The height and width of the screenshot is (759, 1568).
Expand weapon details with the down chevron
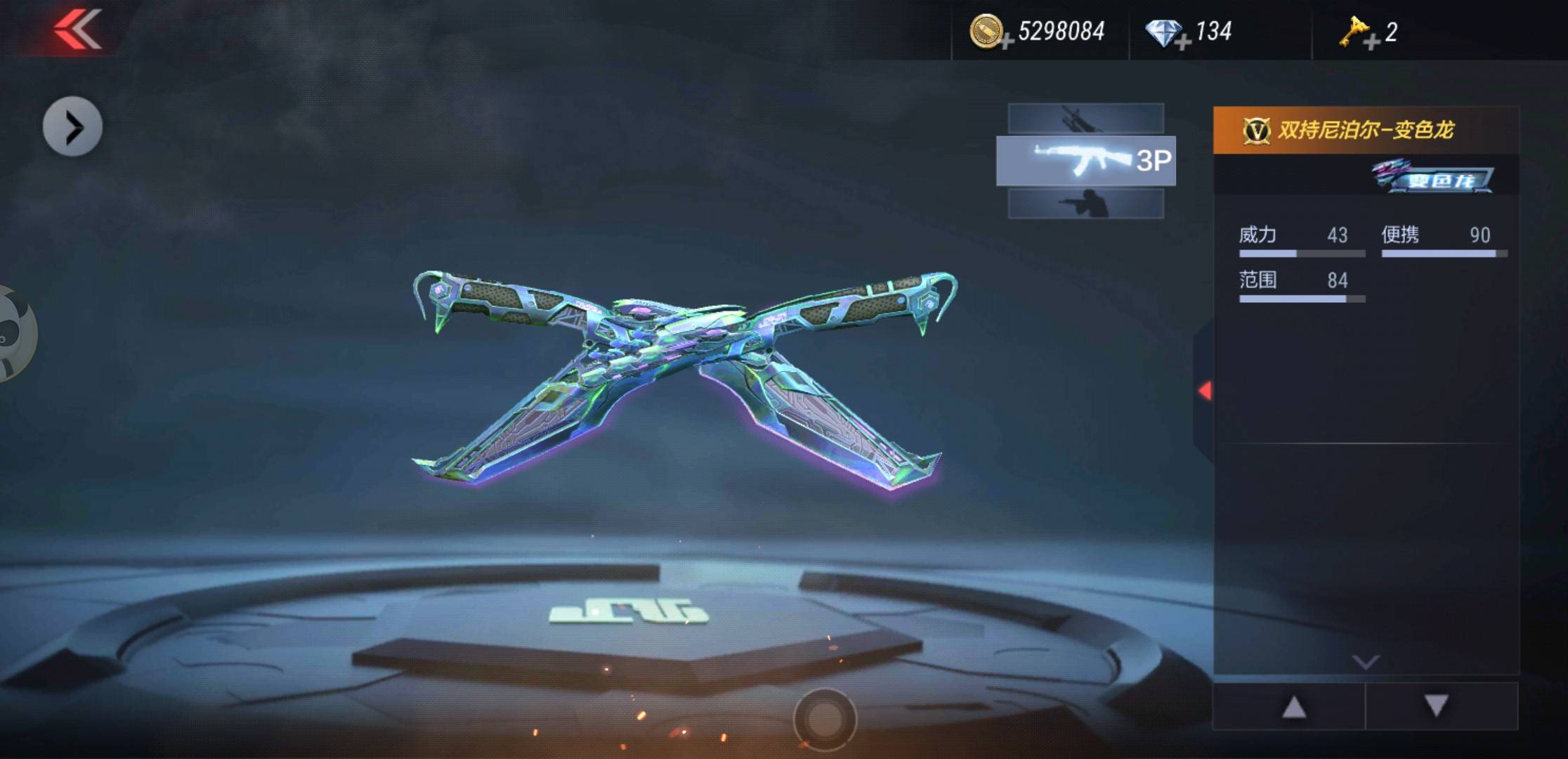pos(1366,661)
